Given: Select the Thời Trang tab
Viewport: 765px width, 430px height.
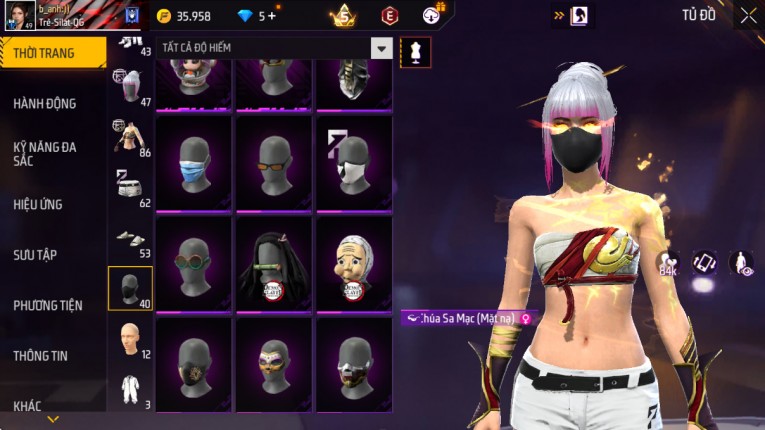Looking at the screenshot, I should click(x=44, y=53).
